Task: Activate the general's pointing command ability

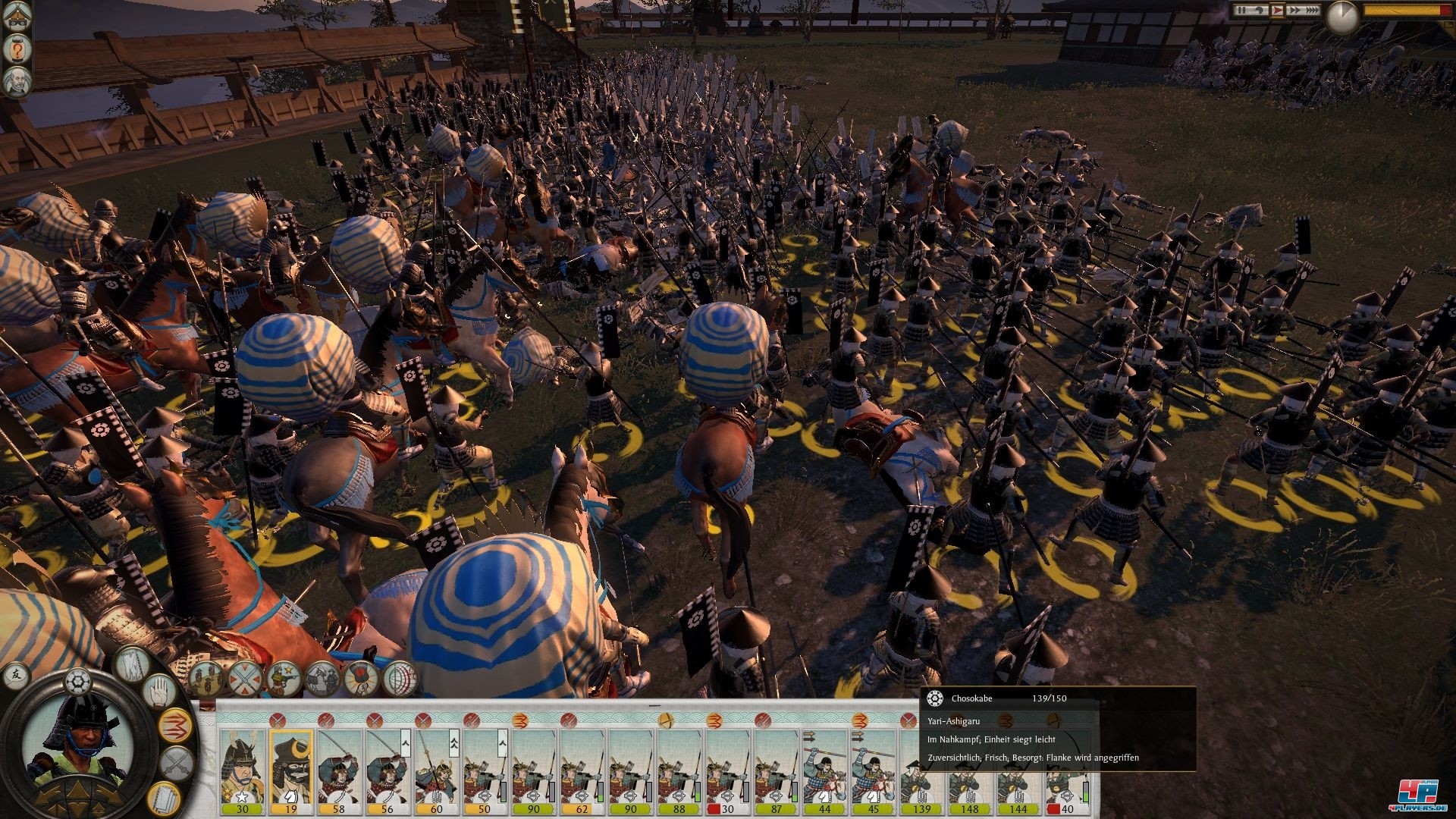Action: click(x=284, y=677)
